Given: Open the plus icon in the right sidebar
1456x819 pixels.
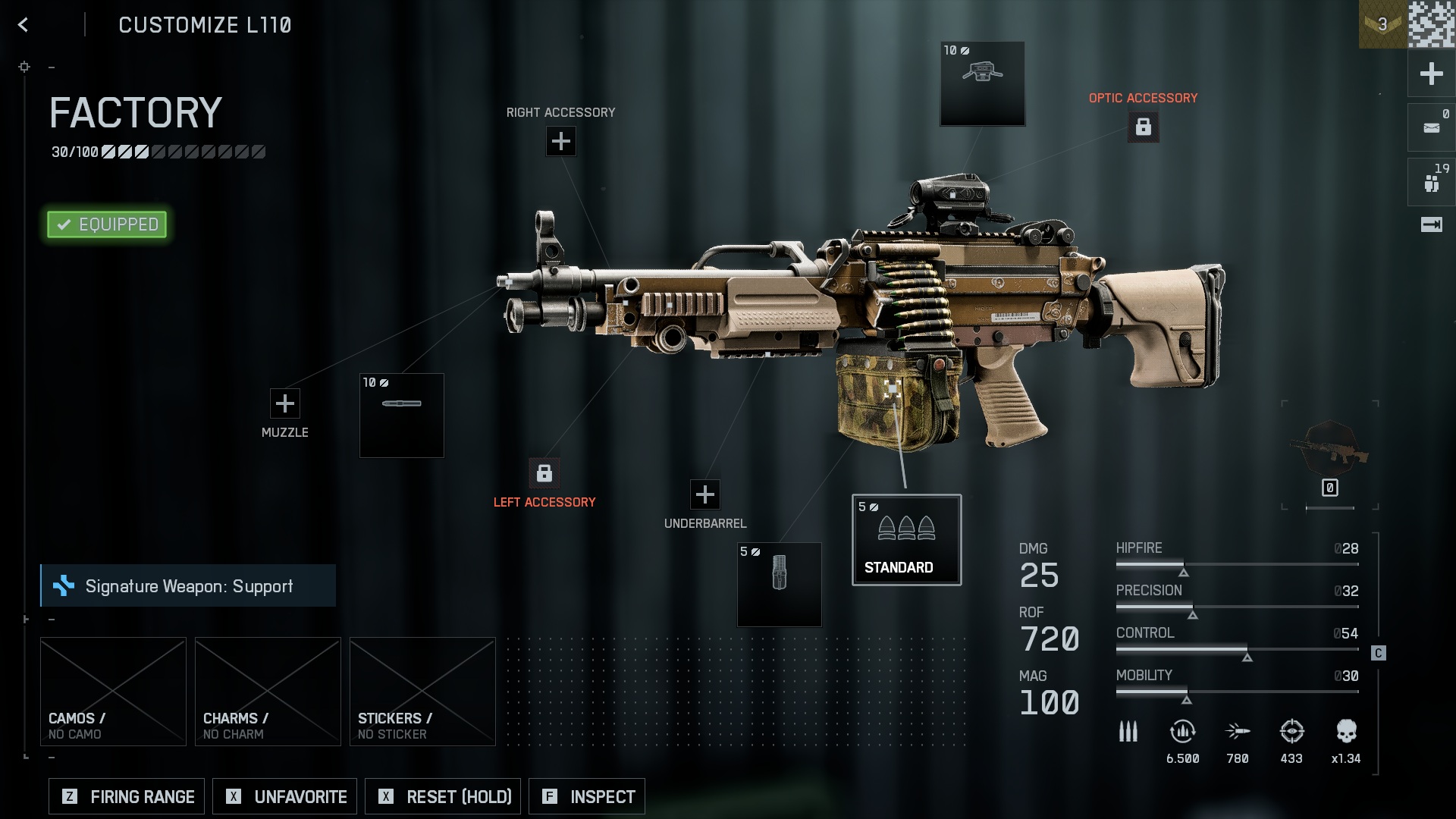Looking at the screenshot, I should pyautogui.click(x=1431, y=74).
